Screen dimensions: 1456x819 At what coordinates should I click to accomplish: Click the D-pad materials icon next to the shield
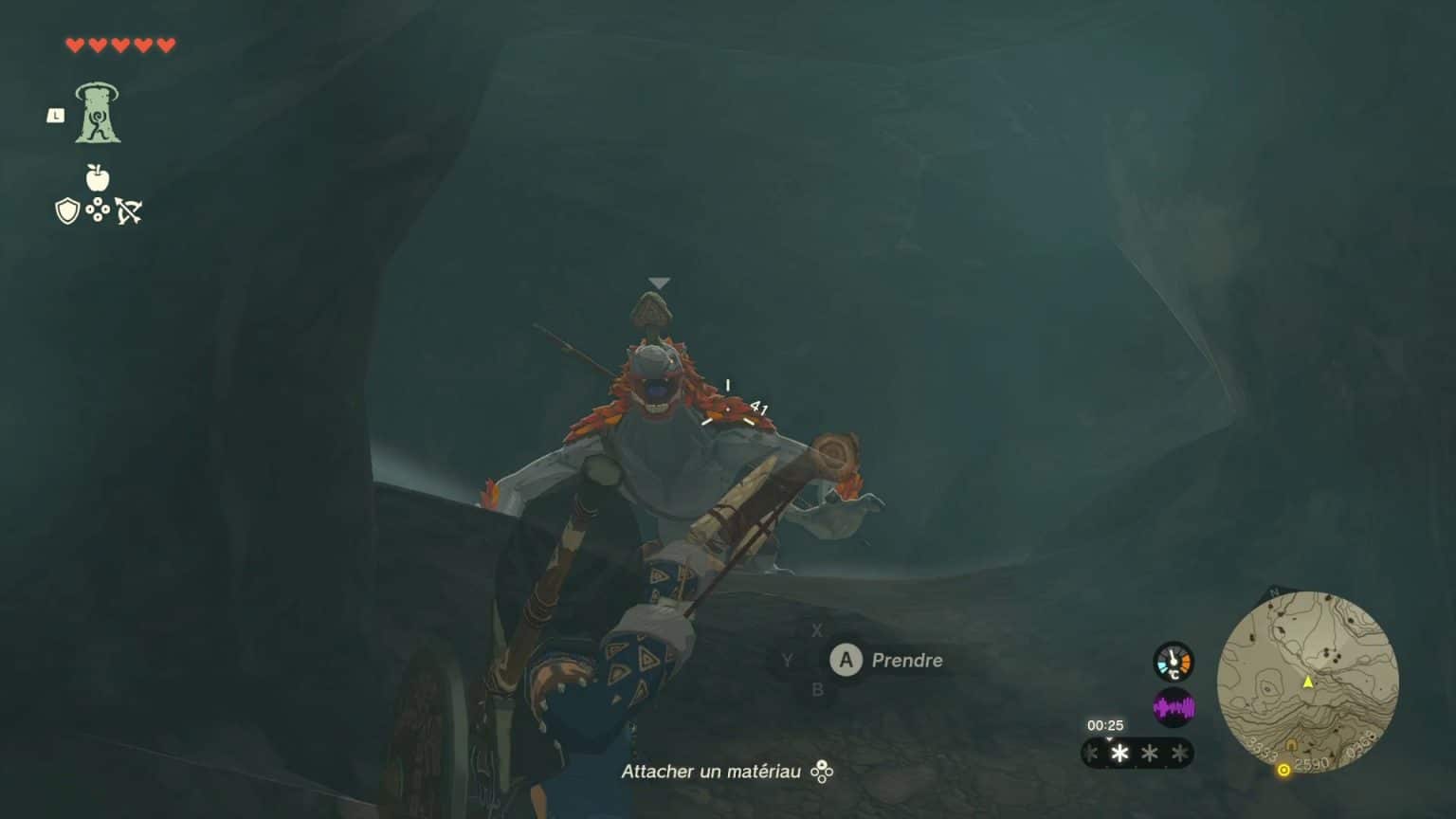point(98,210)
